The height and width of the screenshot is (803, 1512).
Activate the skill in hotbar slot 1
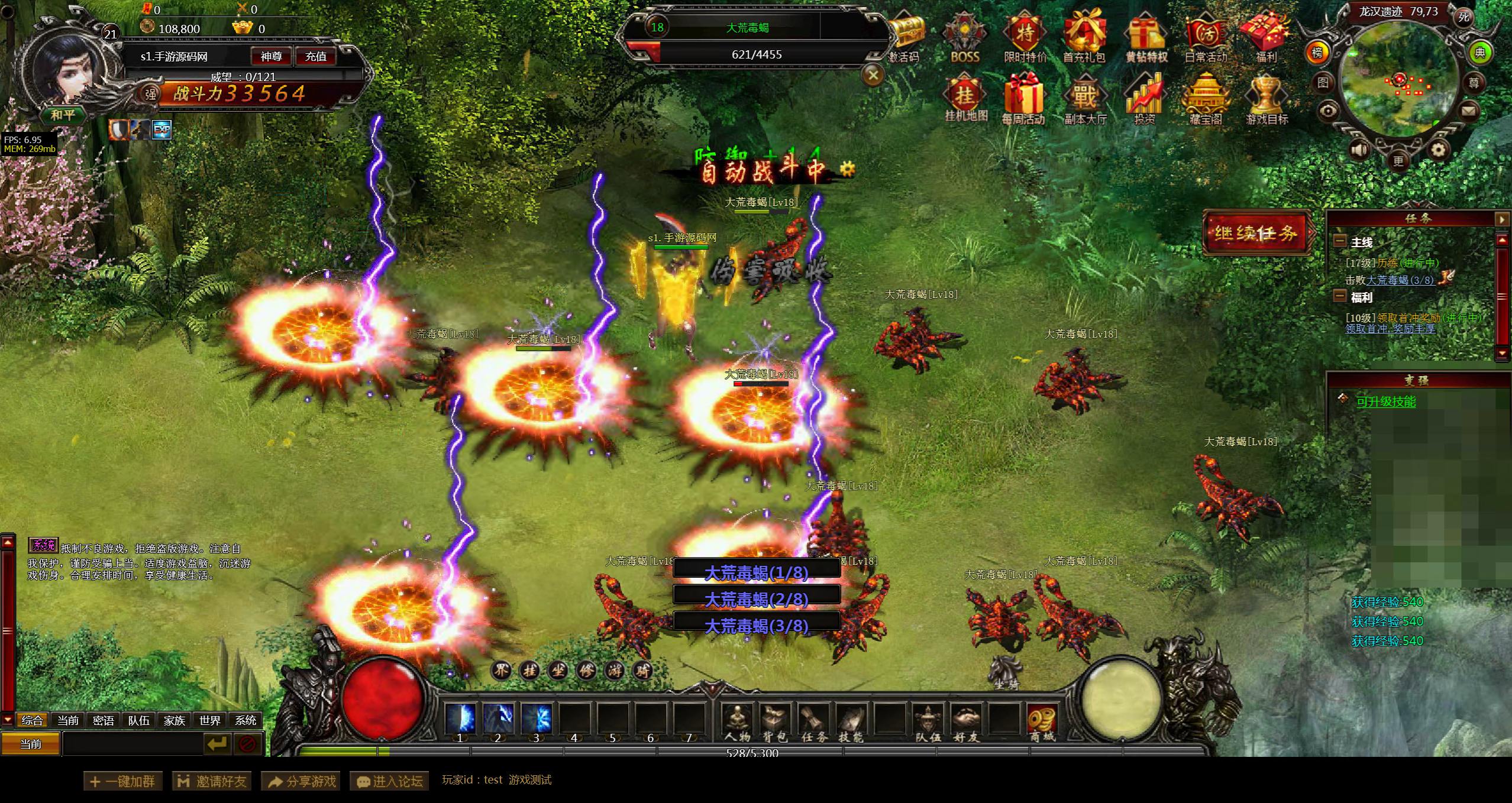coord(460,719)
